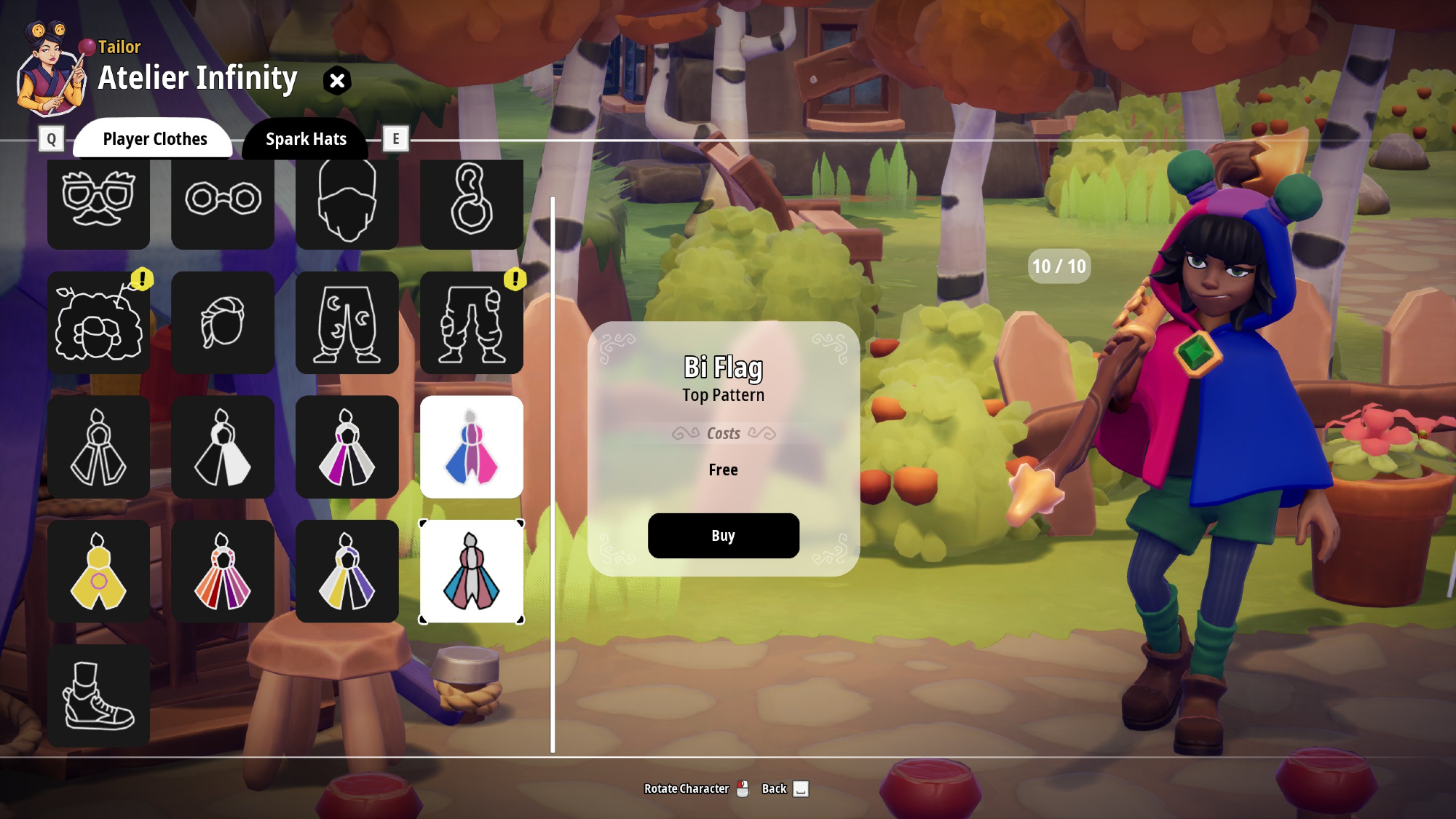Choose the yellow, white, purple cloak
This screenshot has width=1456, height=819.
point(347,571)
